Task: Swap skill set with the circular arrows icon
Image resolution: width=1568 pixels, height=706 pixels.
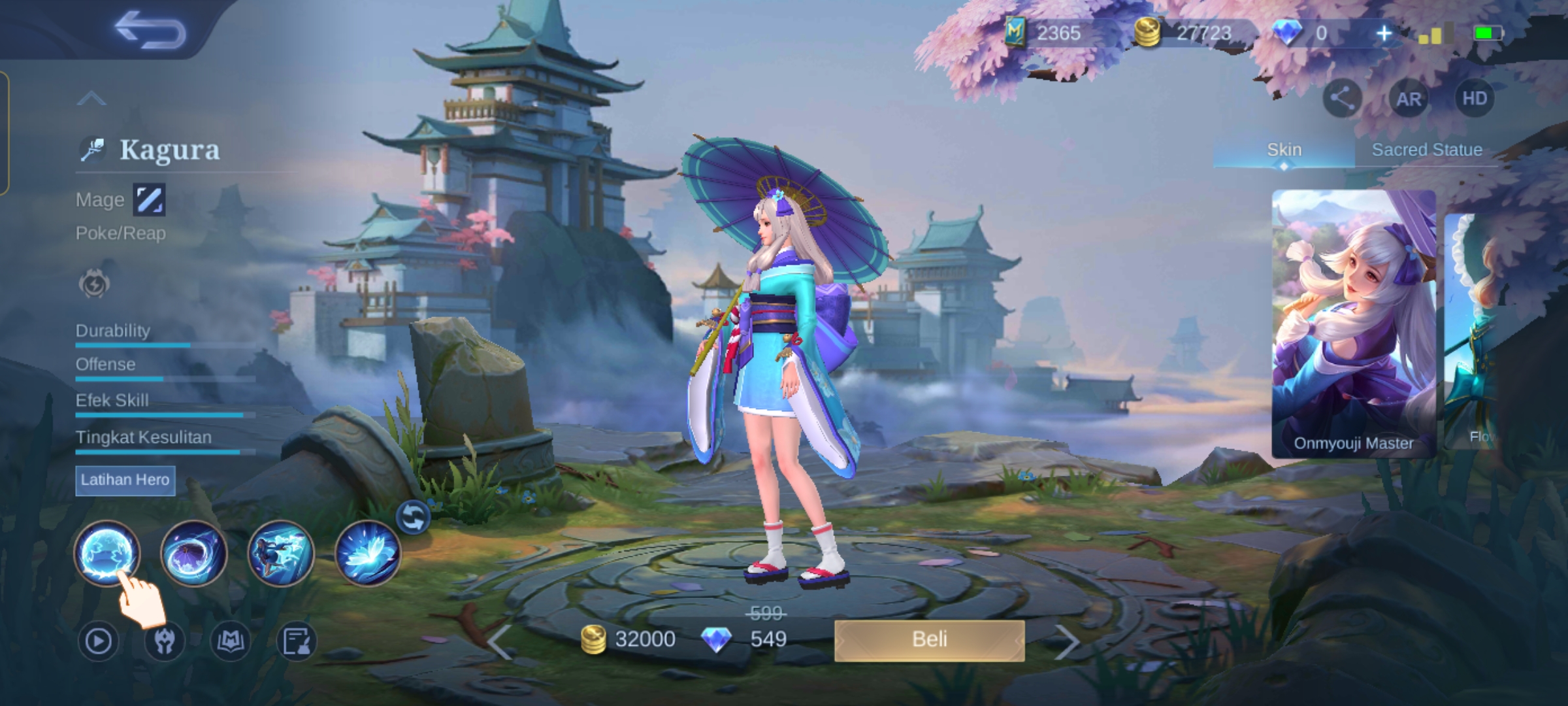Action: point(413,518)
